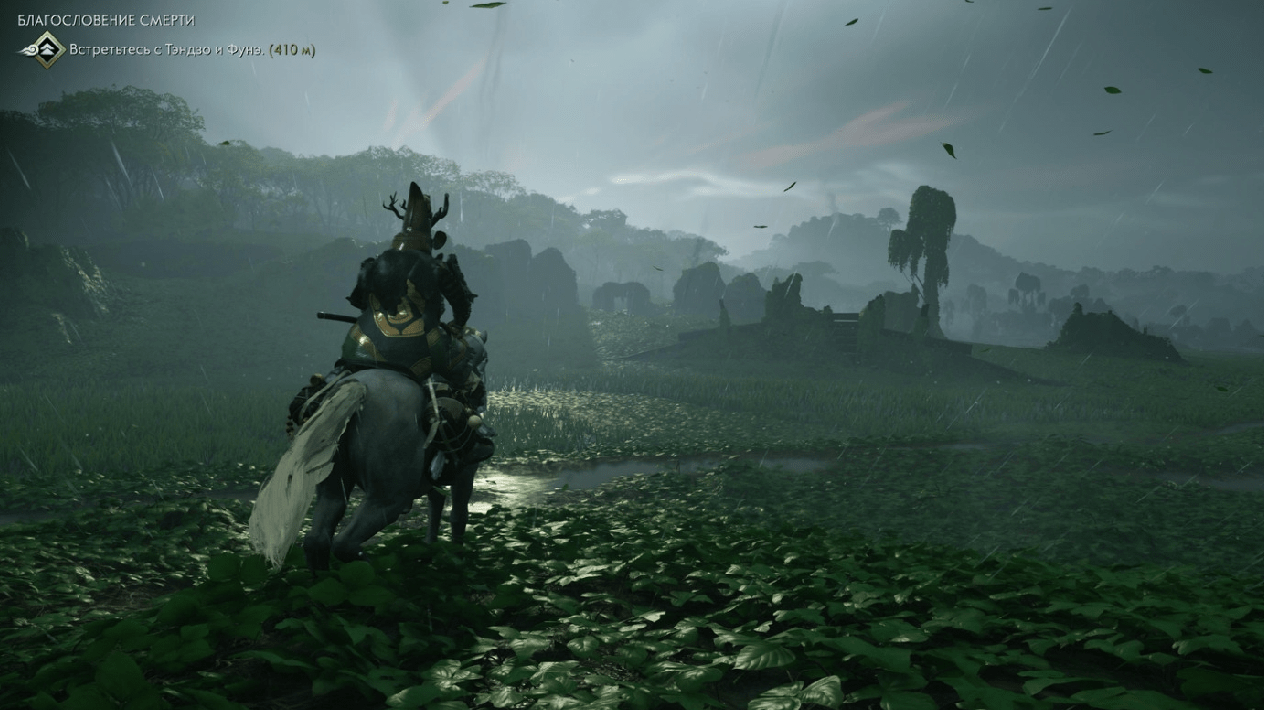
Task: Click the quest objective diamond icon
Action: click(x=45, y=49)
